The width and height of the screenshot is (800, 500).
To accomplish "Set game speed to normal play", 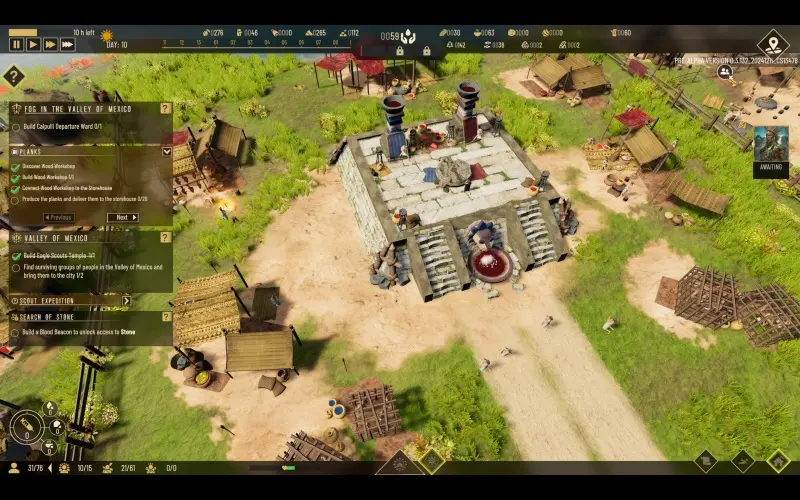I will (33, 44).
